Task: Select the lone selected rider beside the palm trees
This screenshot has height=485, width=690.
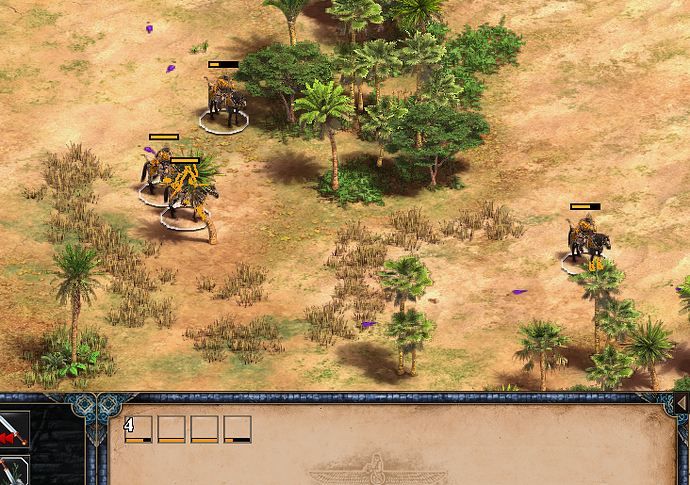Action: [x=588, y=241]
